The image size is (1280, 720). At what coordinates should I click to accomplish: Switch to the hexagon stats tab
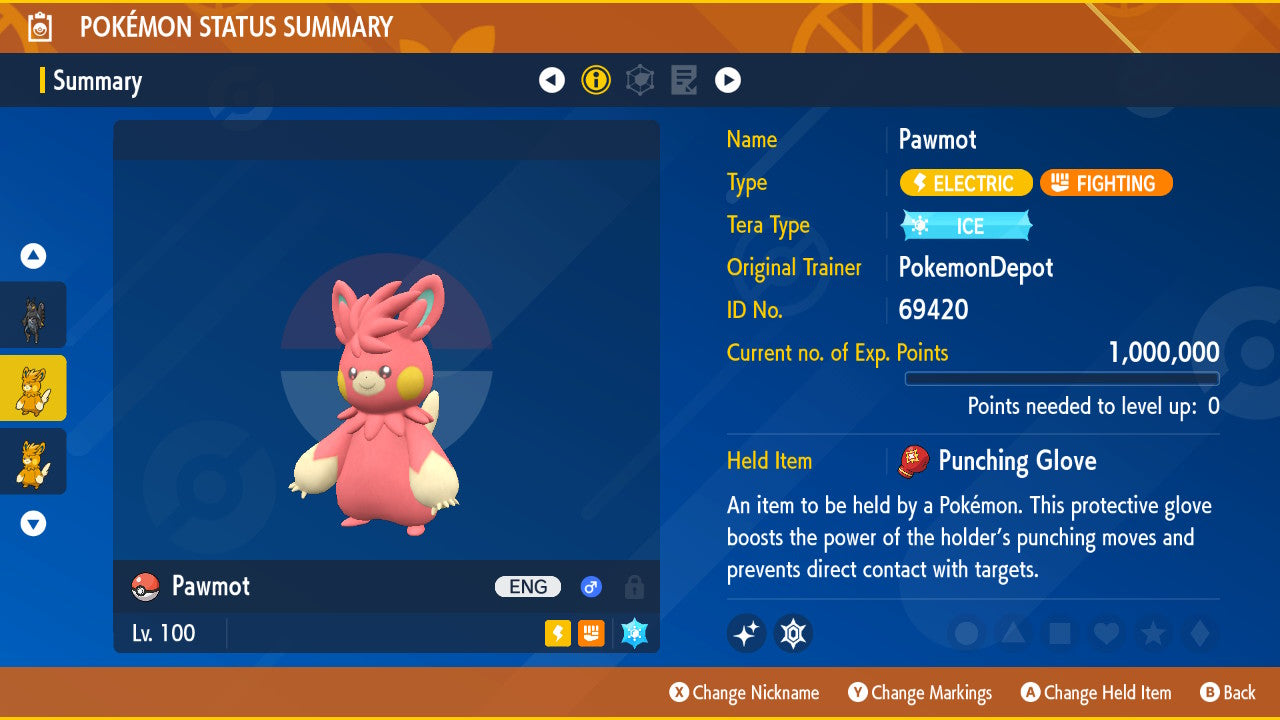point(640,80)
